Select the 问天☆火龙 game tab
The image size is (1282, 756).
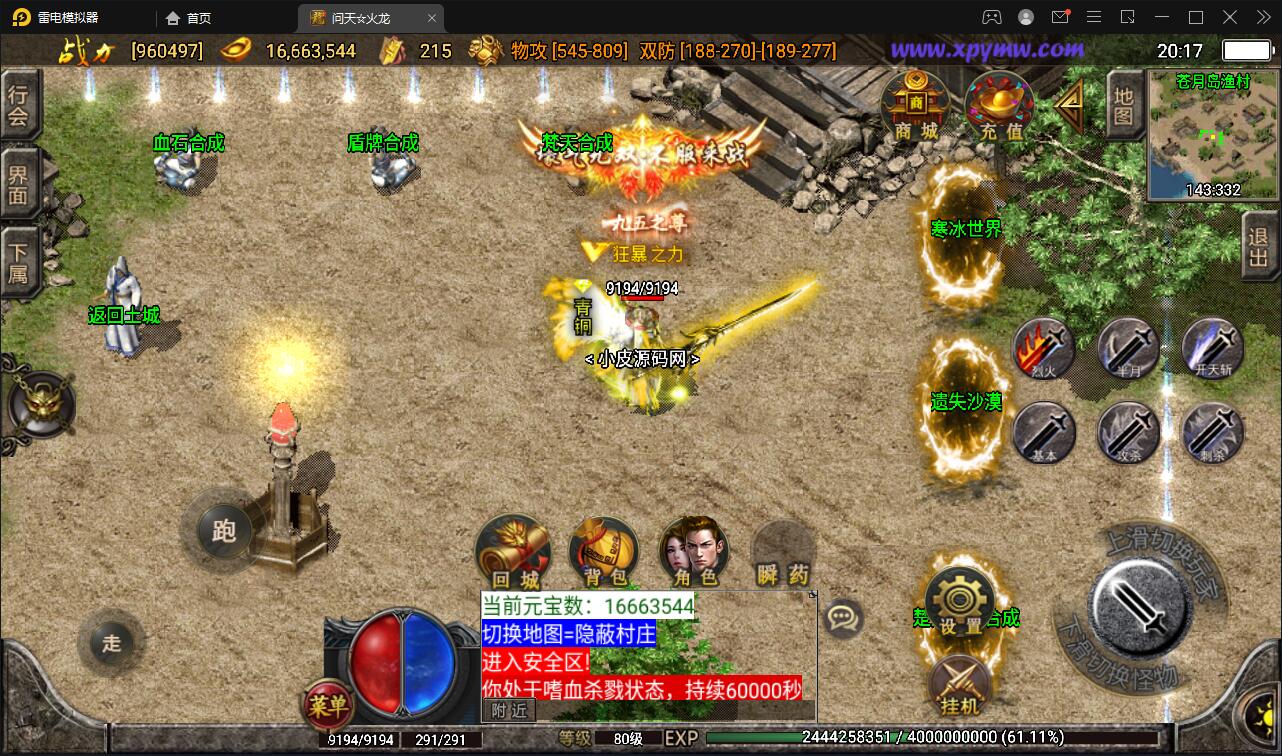(x=360, y=17)
